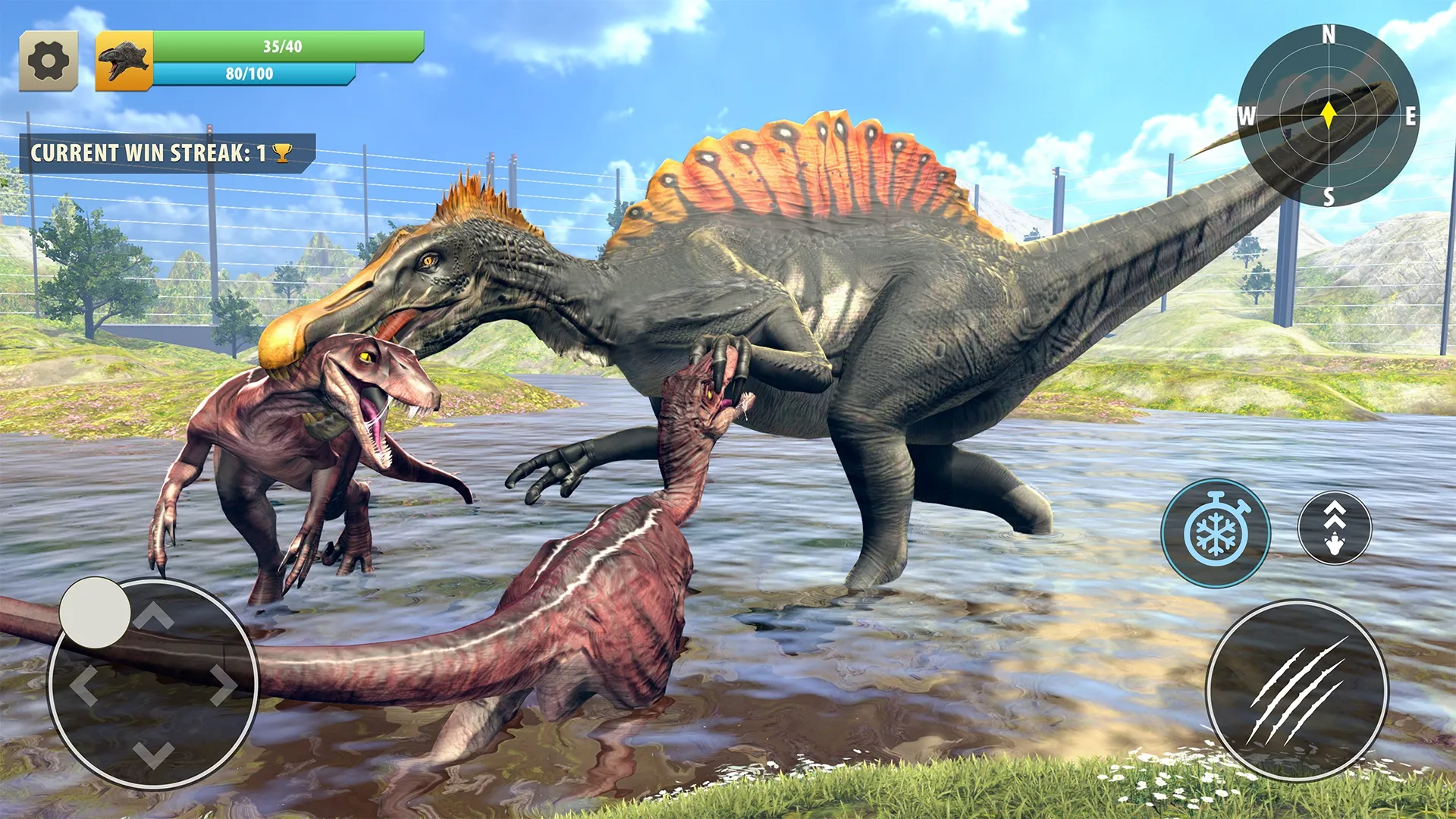Push the joystick's up arrow
The width and height of the screenshot is (1456, 819).
(154, 617)
